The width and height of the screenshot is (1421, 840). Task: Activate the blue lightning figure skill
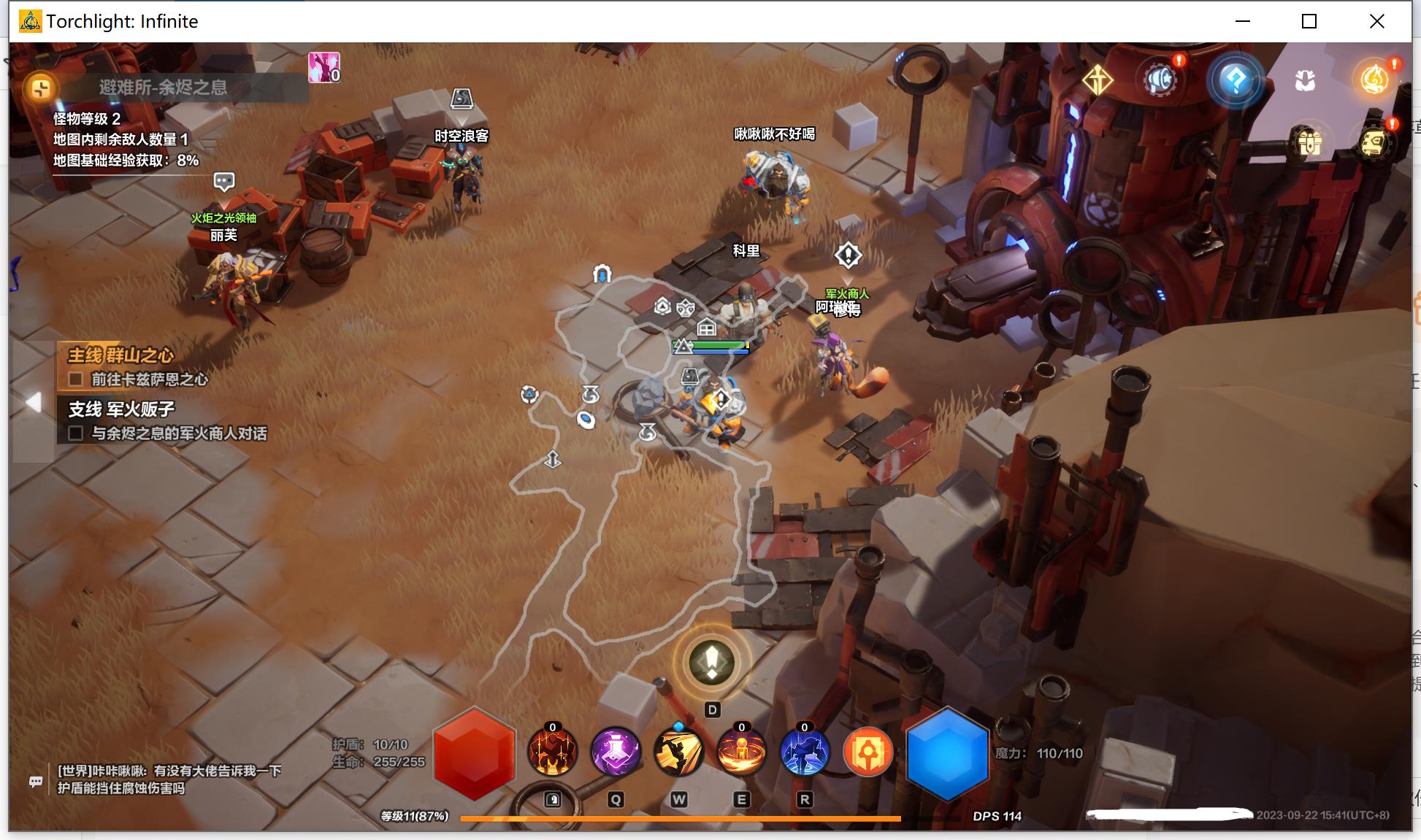(804, 752)
